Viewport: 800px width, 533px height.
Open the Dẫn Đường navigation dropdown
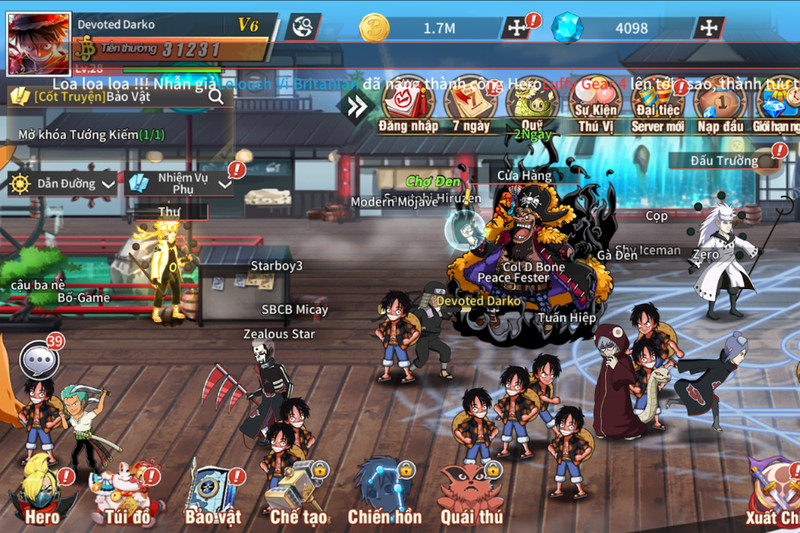click(x=62, y=183)
